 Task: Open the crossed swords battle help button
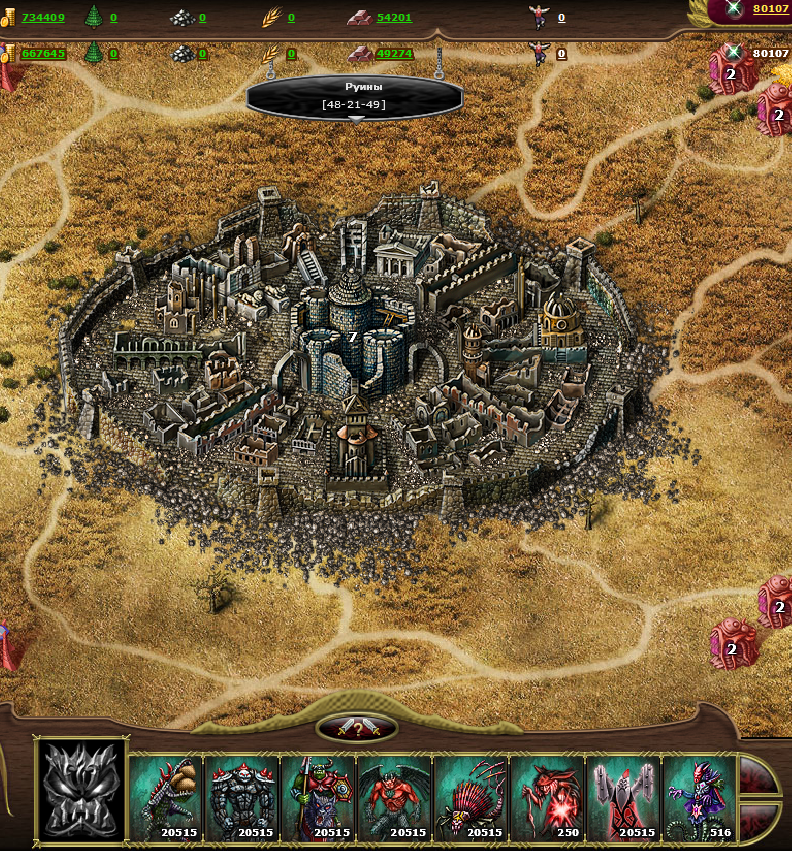357,729
